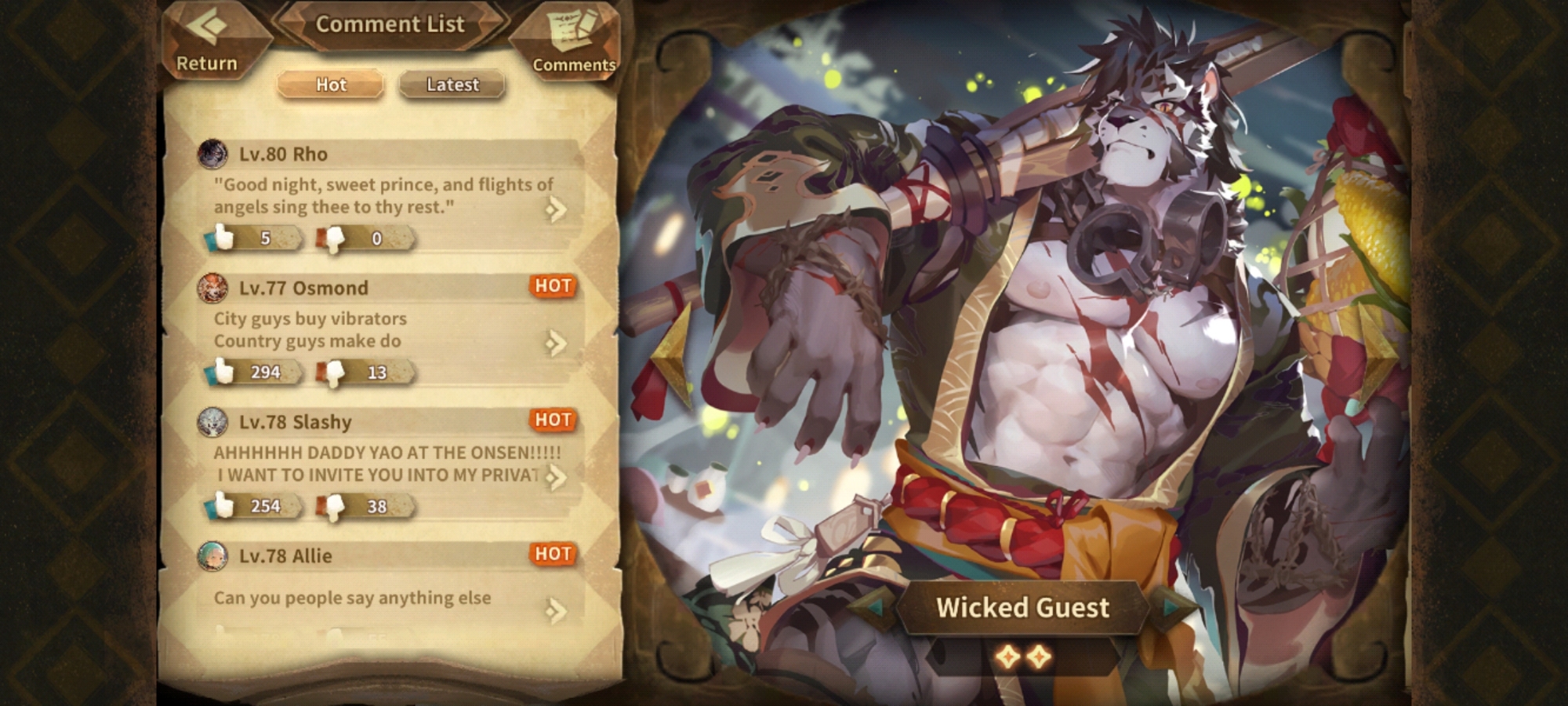The height and width of the screenshot is (706, 1568).
Task: Like Osmond's comment with thumbs up
Action: [224, 372]
